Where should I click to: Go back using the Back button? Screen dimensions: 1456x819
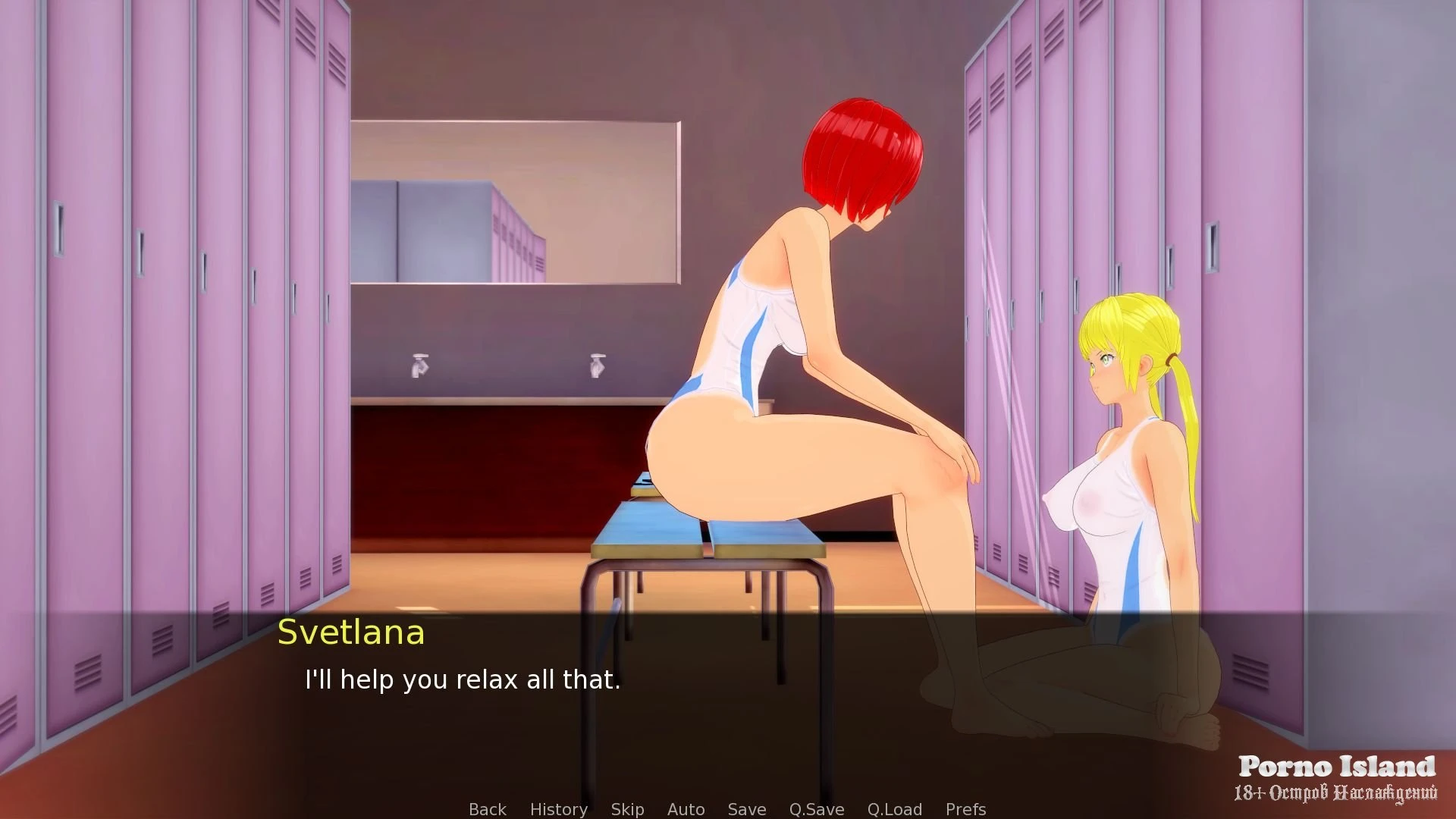coord(487,809)
